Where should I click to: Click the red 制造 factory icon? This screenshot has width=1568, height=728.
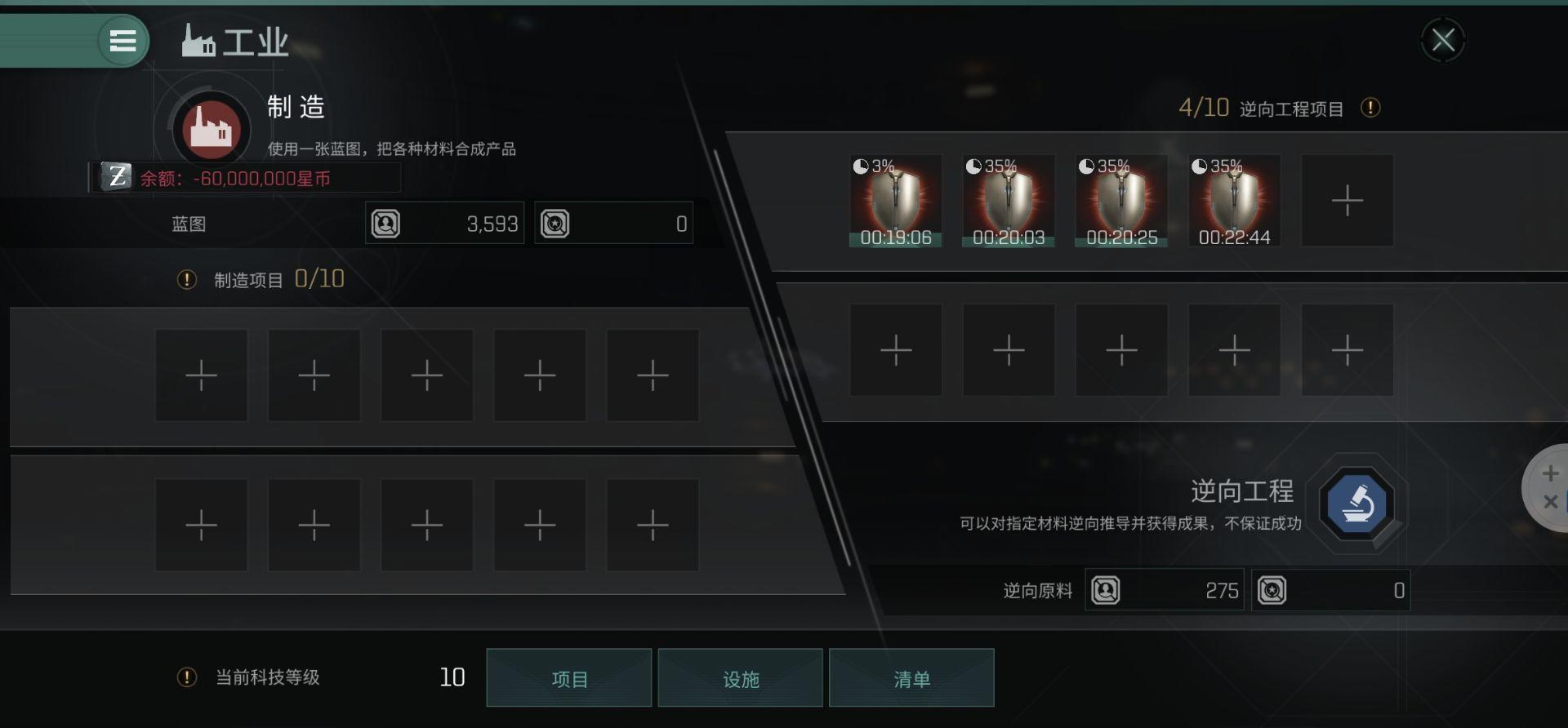[x=209, y=128]
